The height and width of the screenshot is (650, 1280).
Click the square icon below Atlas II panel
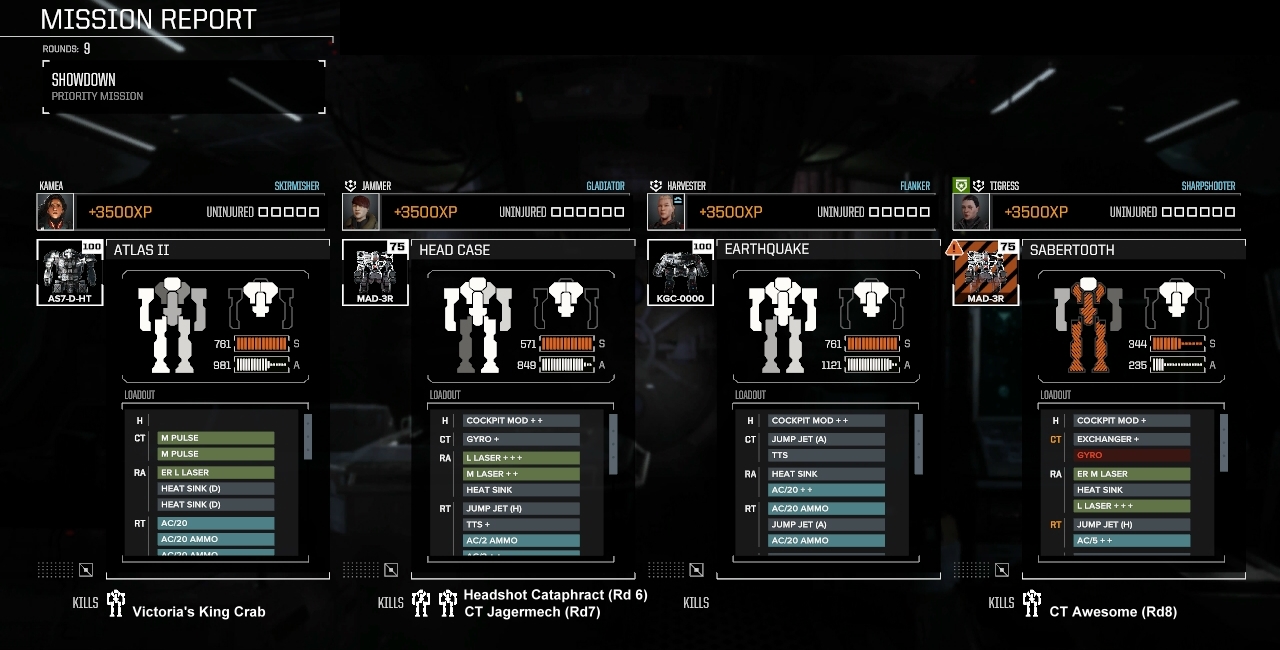[x=86, y=570]
